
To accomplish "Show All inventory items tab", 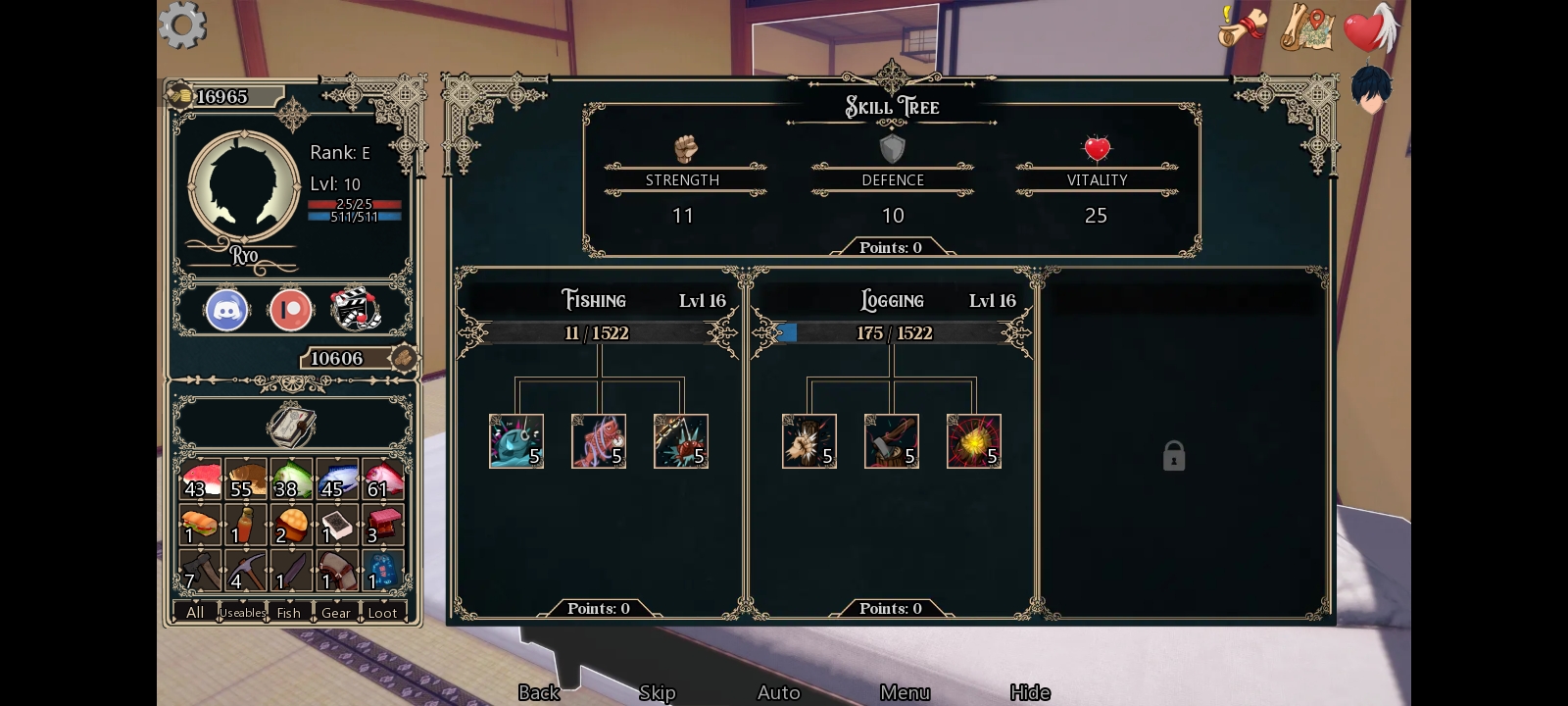I will point(195,613).
